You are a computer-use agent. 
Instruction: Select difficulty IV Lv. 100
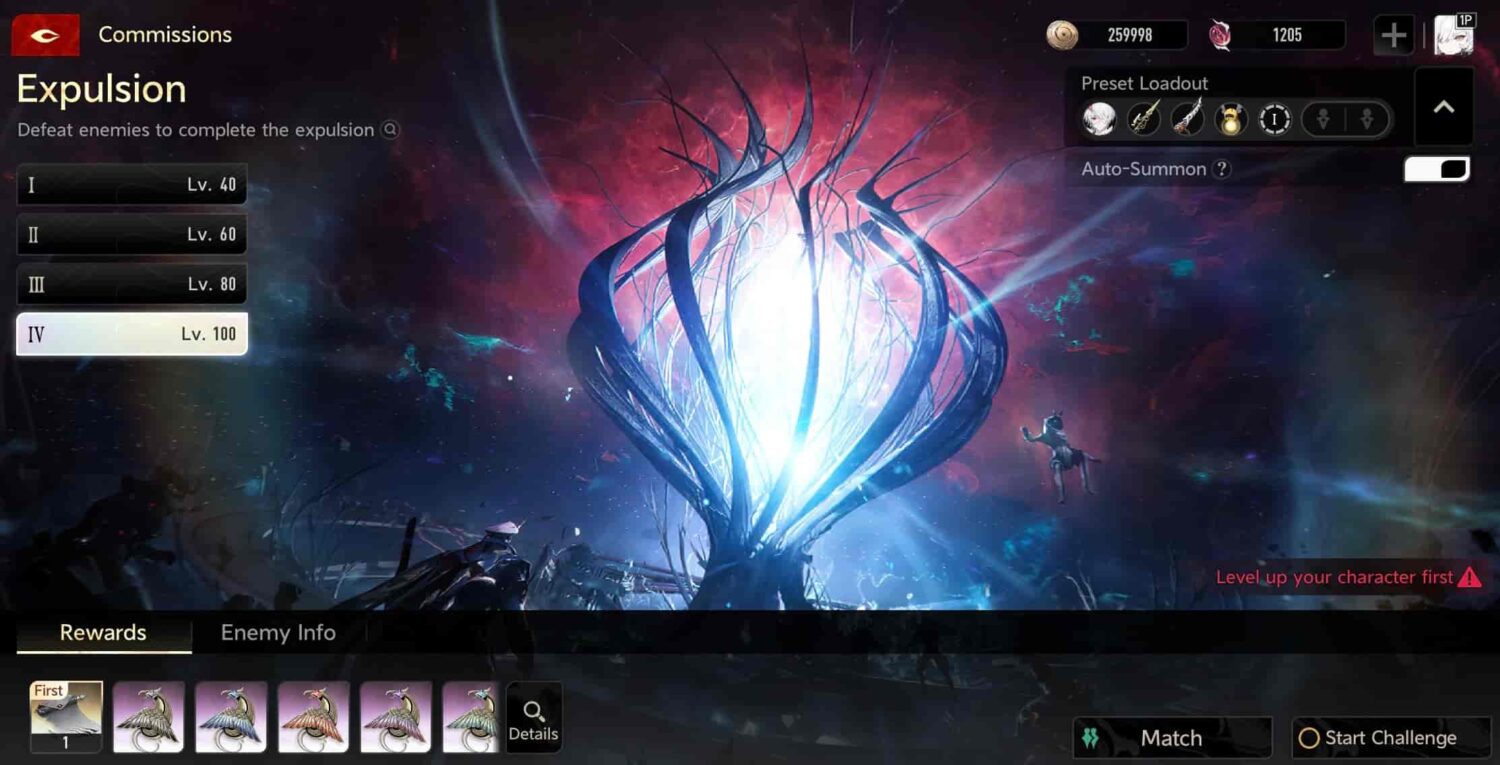[131, 334]
